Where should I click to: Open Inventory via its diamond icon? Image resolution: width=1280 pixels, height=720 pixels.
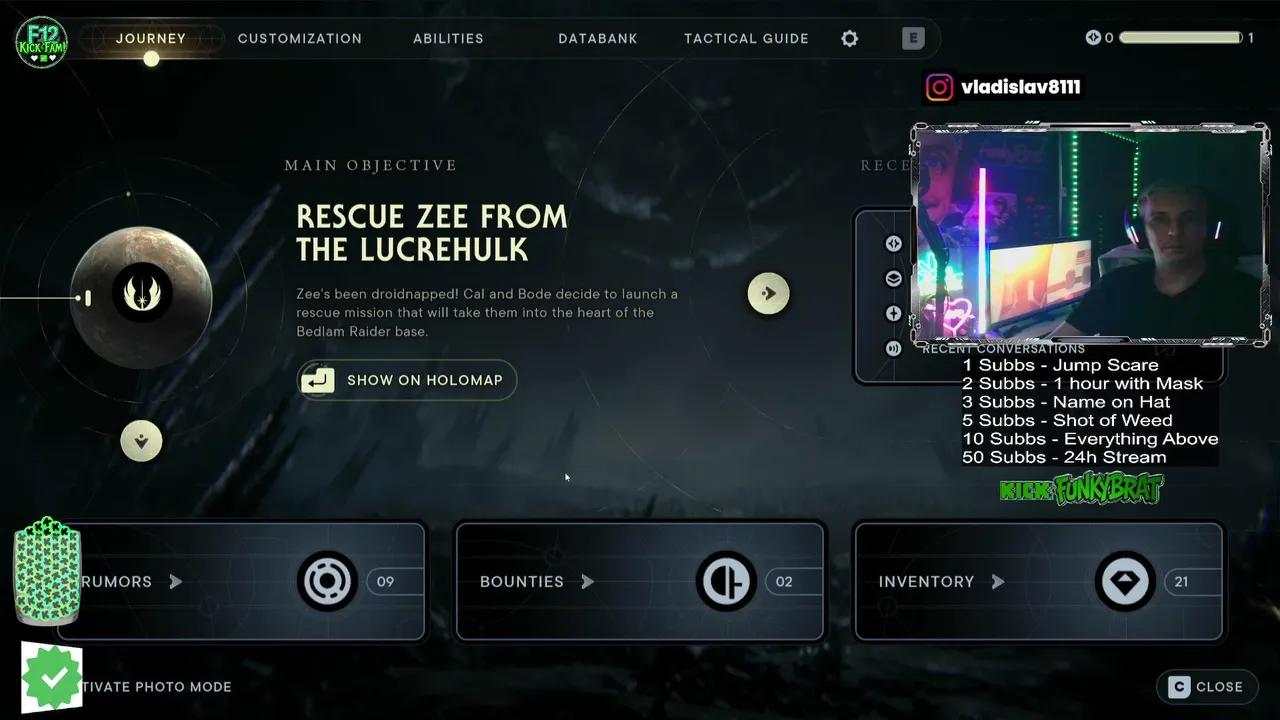1125,581
